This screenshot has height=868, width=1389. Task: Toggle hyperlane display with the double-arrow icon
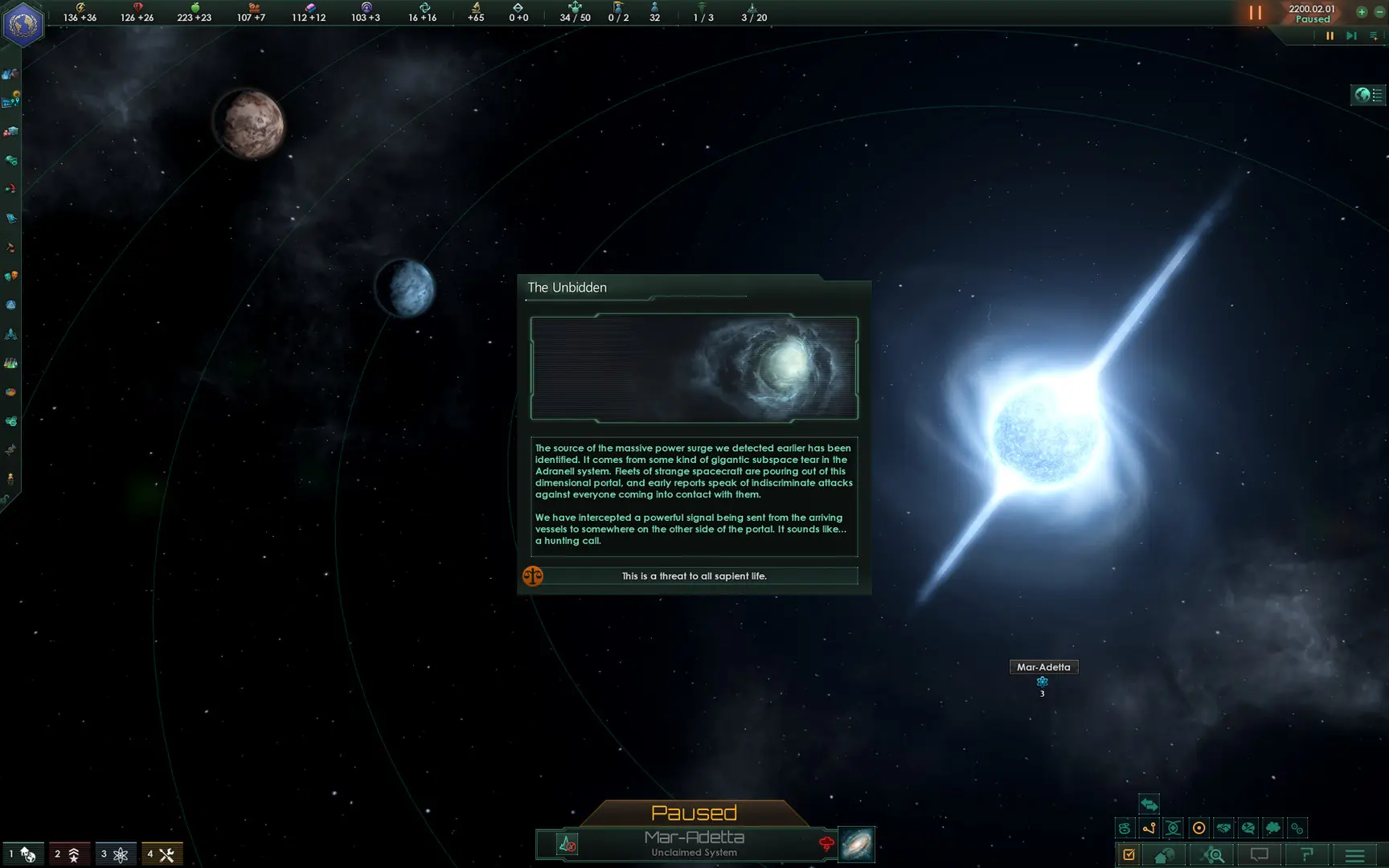click(1149, 805)
